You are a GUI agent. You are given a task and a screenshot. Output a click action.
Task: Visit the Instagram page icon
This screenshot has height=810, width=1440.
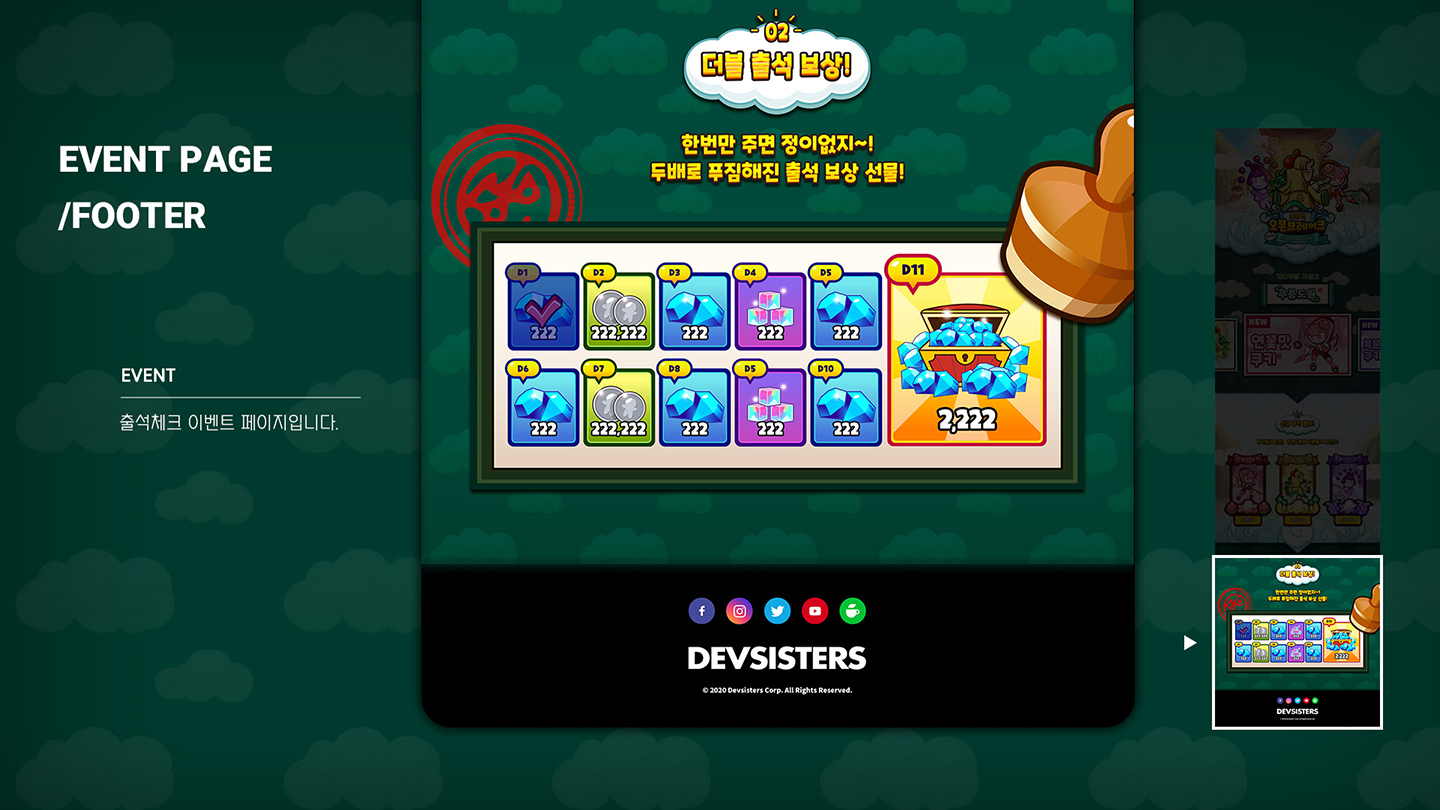[739, 611]
